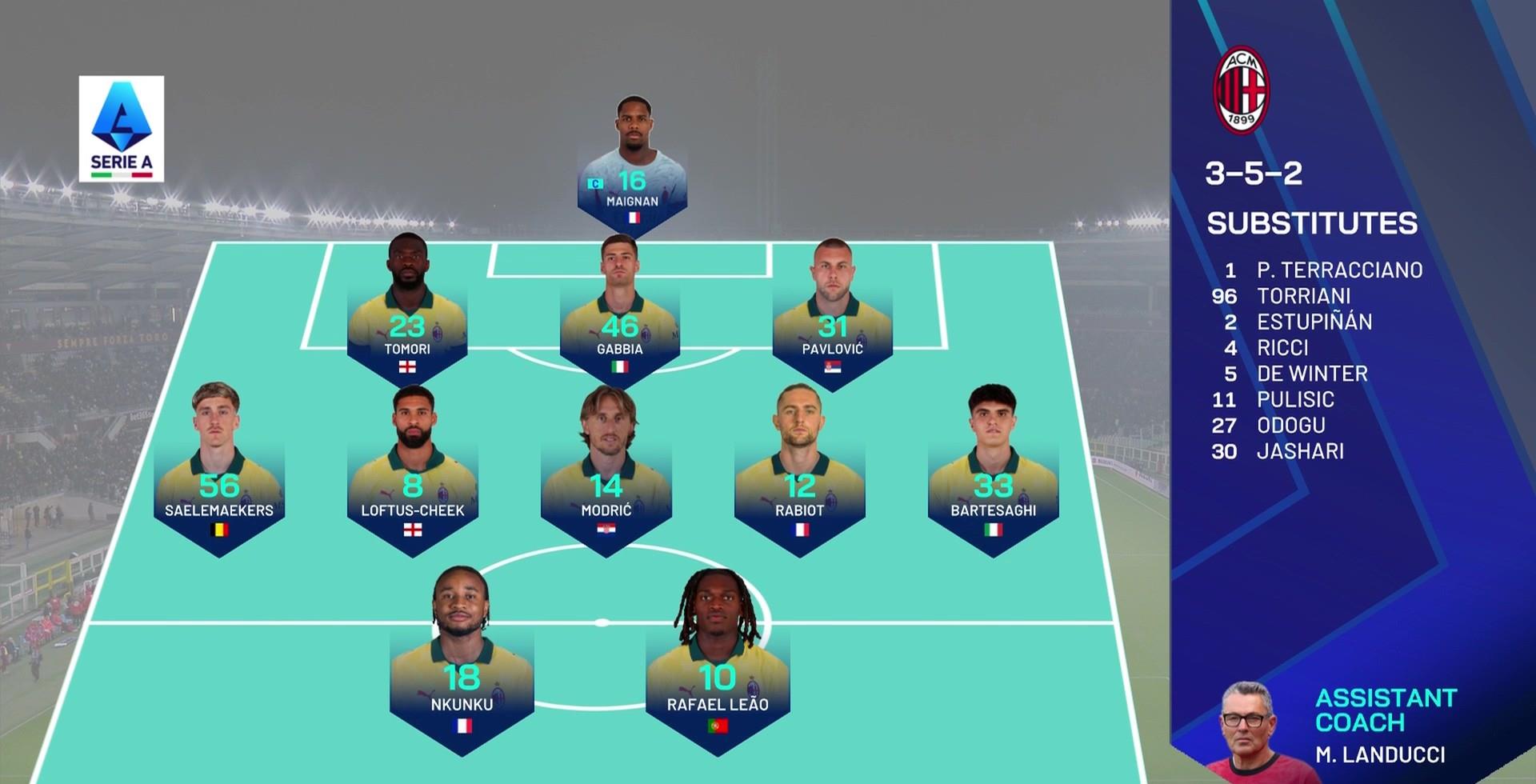Choose substitute Pulisic from the list
The image size is (1536, 784).
tap(1295, 399)
